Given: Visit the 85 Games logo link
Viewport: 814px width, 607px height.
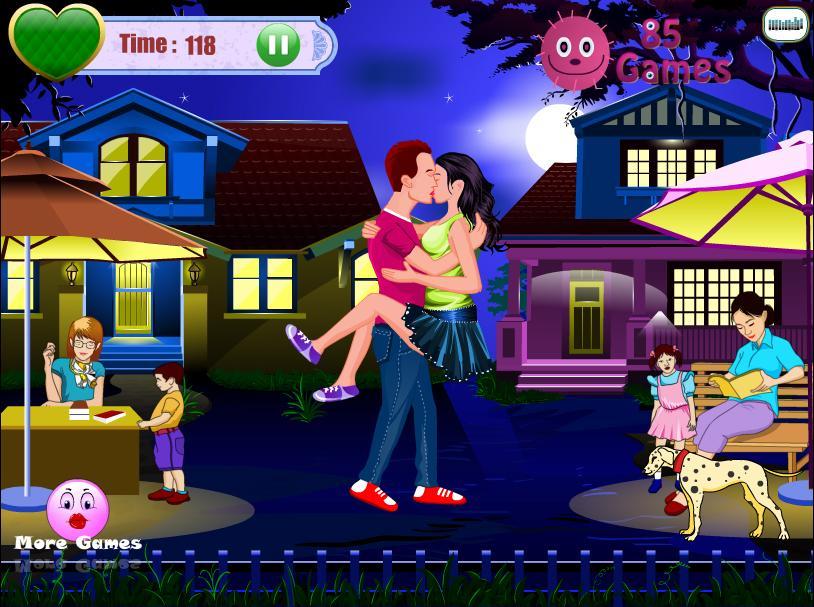Looking at the screenshot, I should coord(634,50).
